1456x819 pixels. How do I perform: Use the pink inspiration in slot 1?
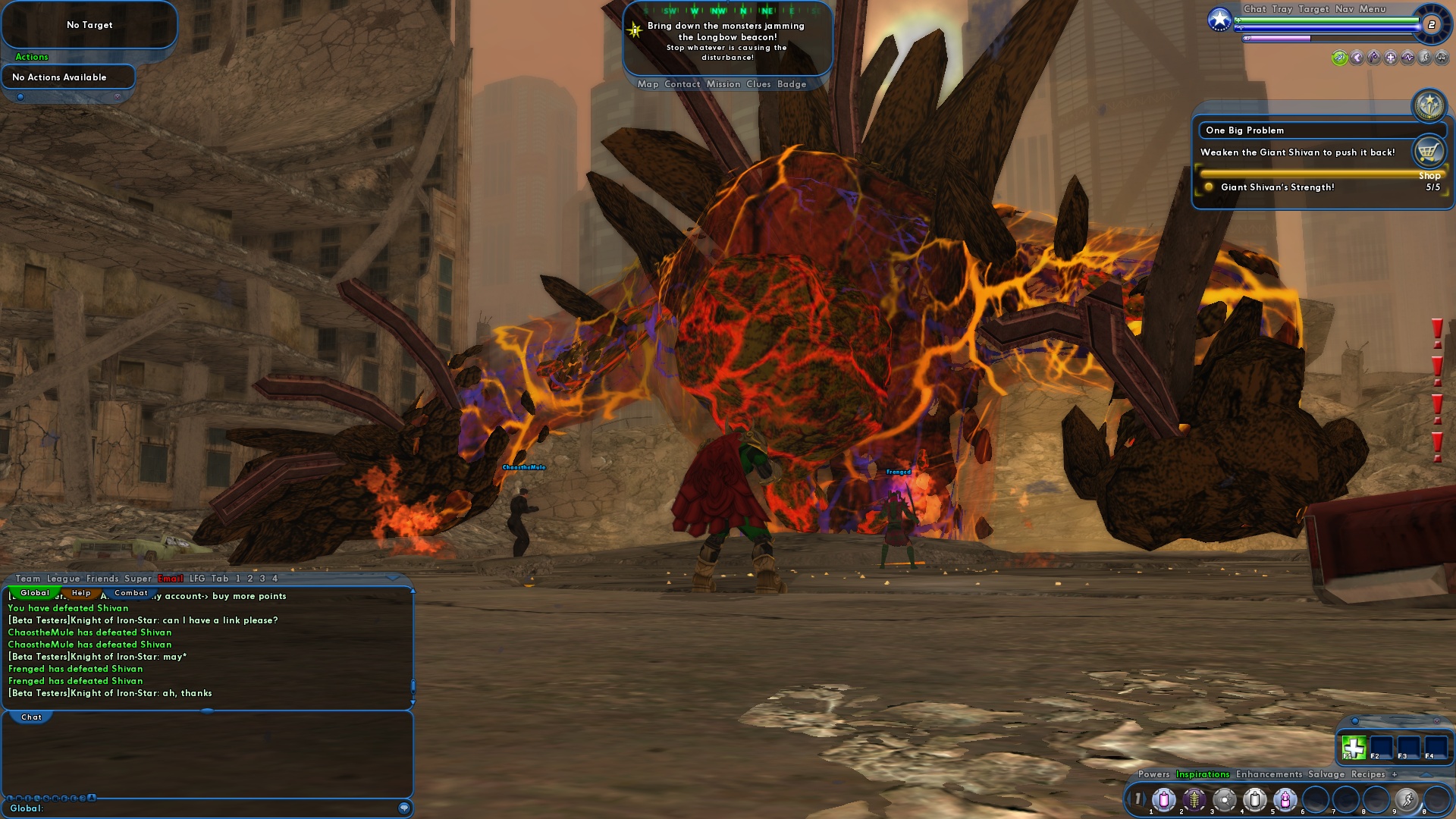1165,799
